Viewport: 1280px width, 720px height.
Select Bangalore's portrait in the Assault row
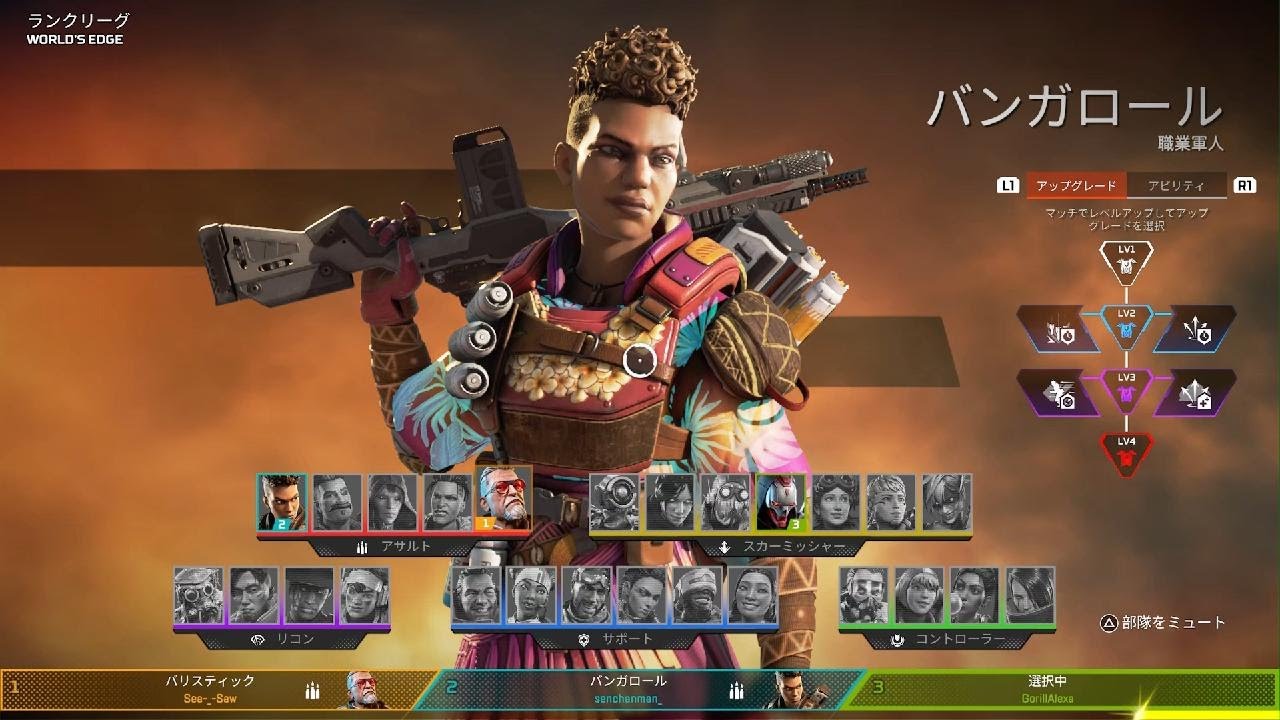pos(282,501)
